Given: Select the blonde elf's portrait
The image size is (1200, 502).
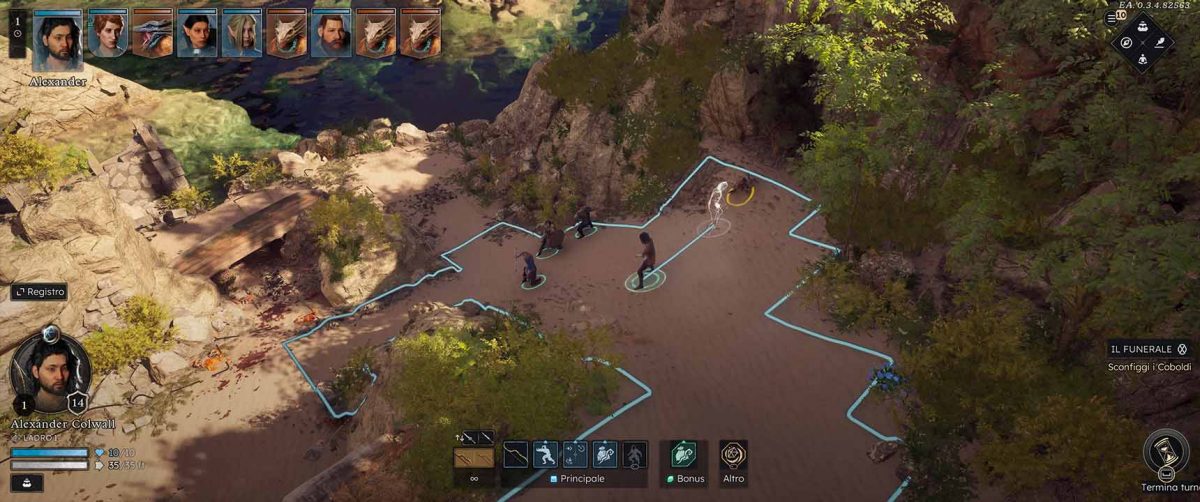Looking at the screenshot, I should 241,34.
